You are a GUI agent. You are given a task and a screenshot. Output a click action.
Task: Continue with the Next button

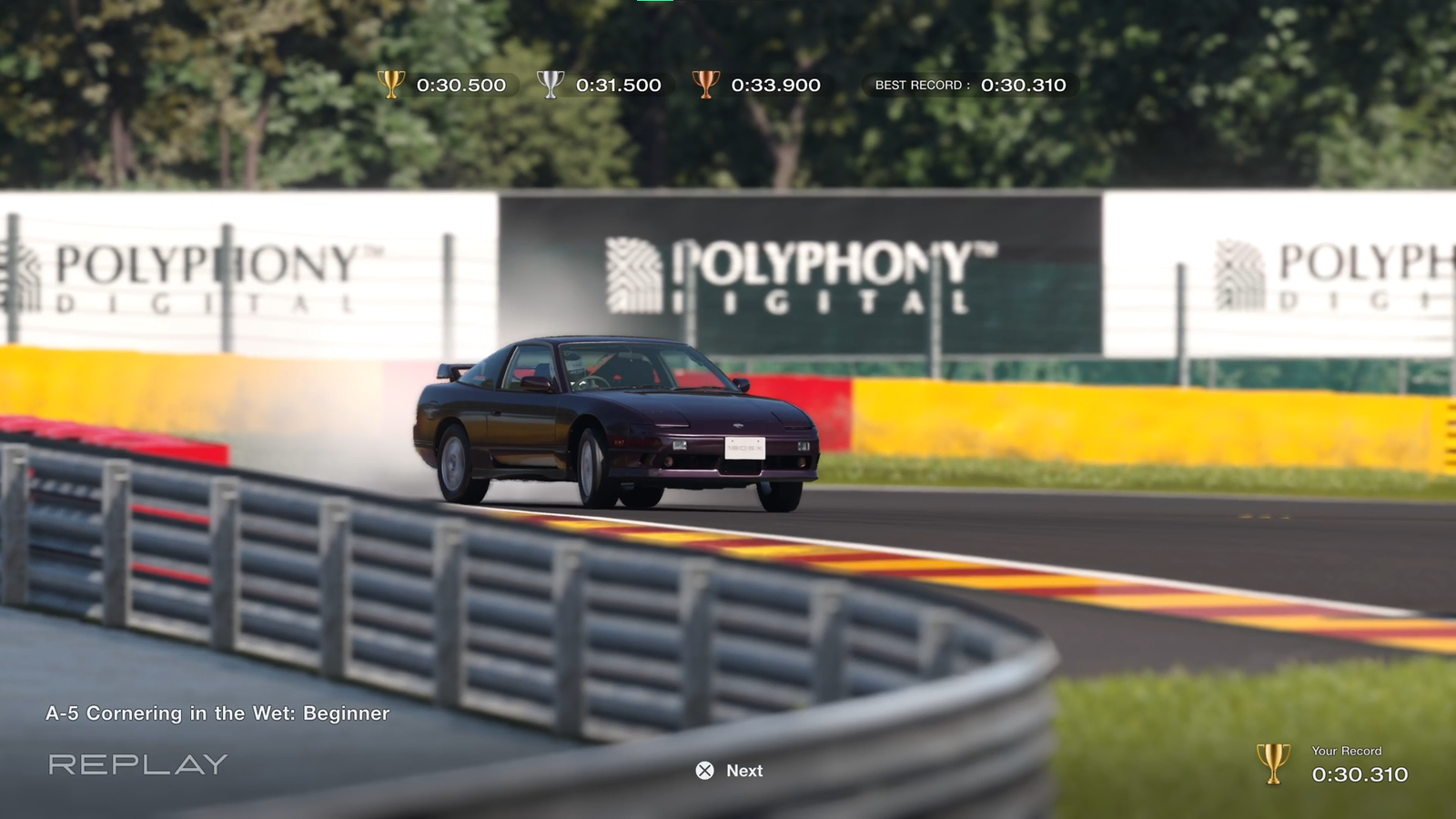click(x=730, y=771)
